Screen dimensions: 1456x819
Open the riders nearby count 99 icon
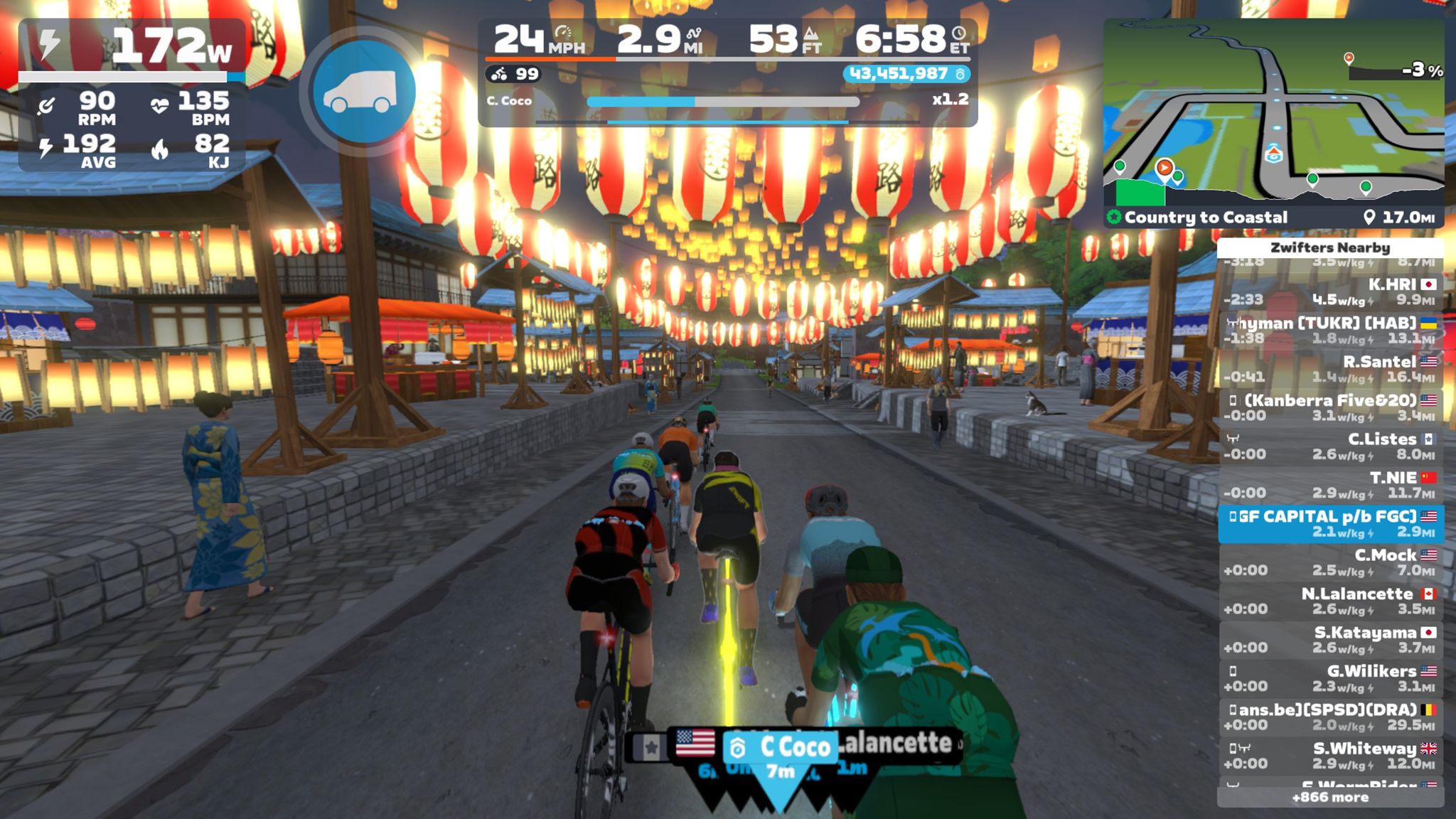click(514, 74)
